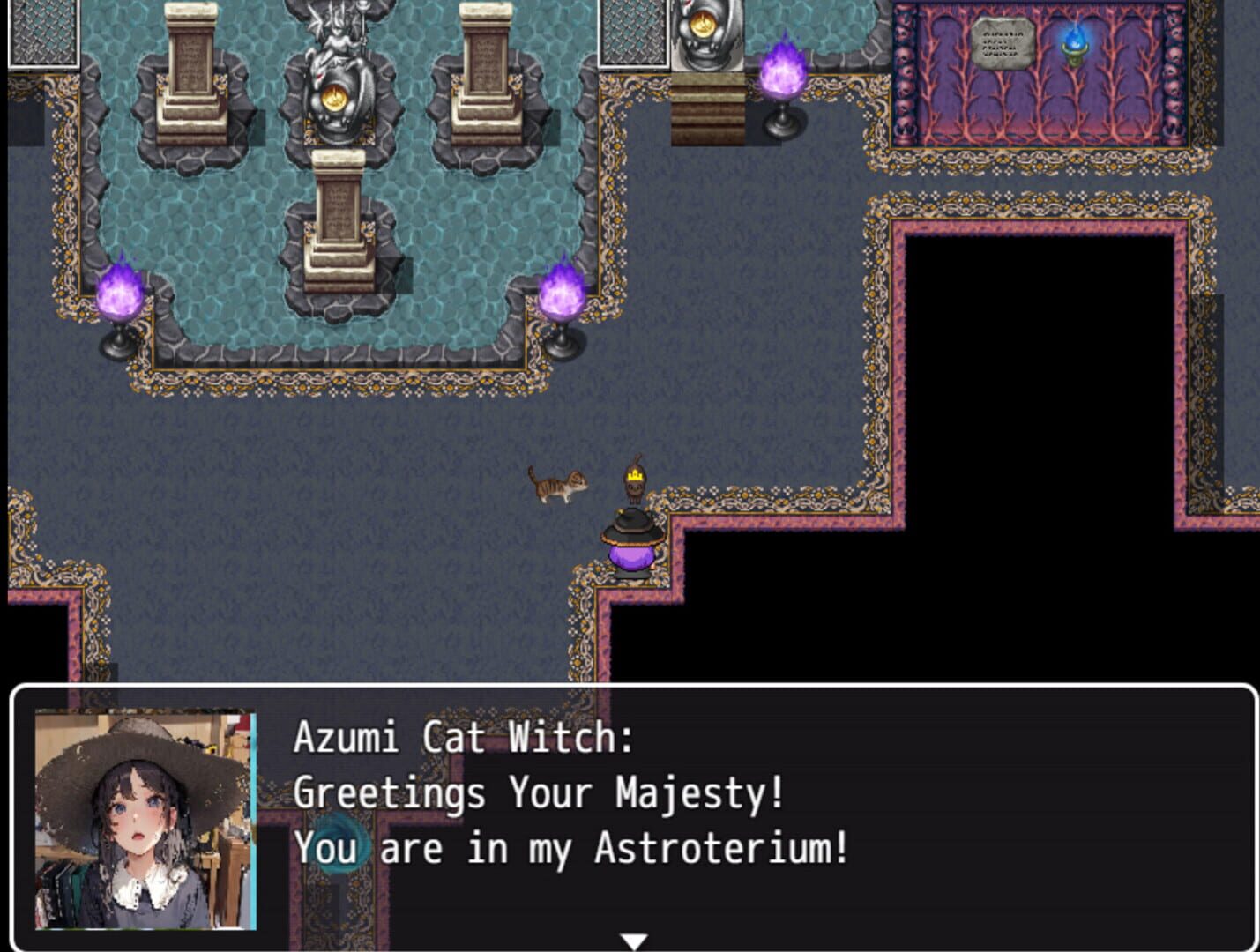Click the witch hat covering the purple orb

click(x=628, y=529)
